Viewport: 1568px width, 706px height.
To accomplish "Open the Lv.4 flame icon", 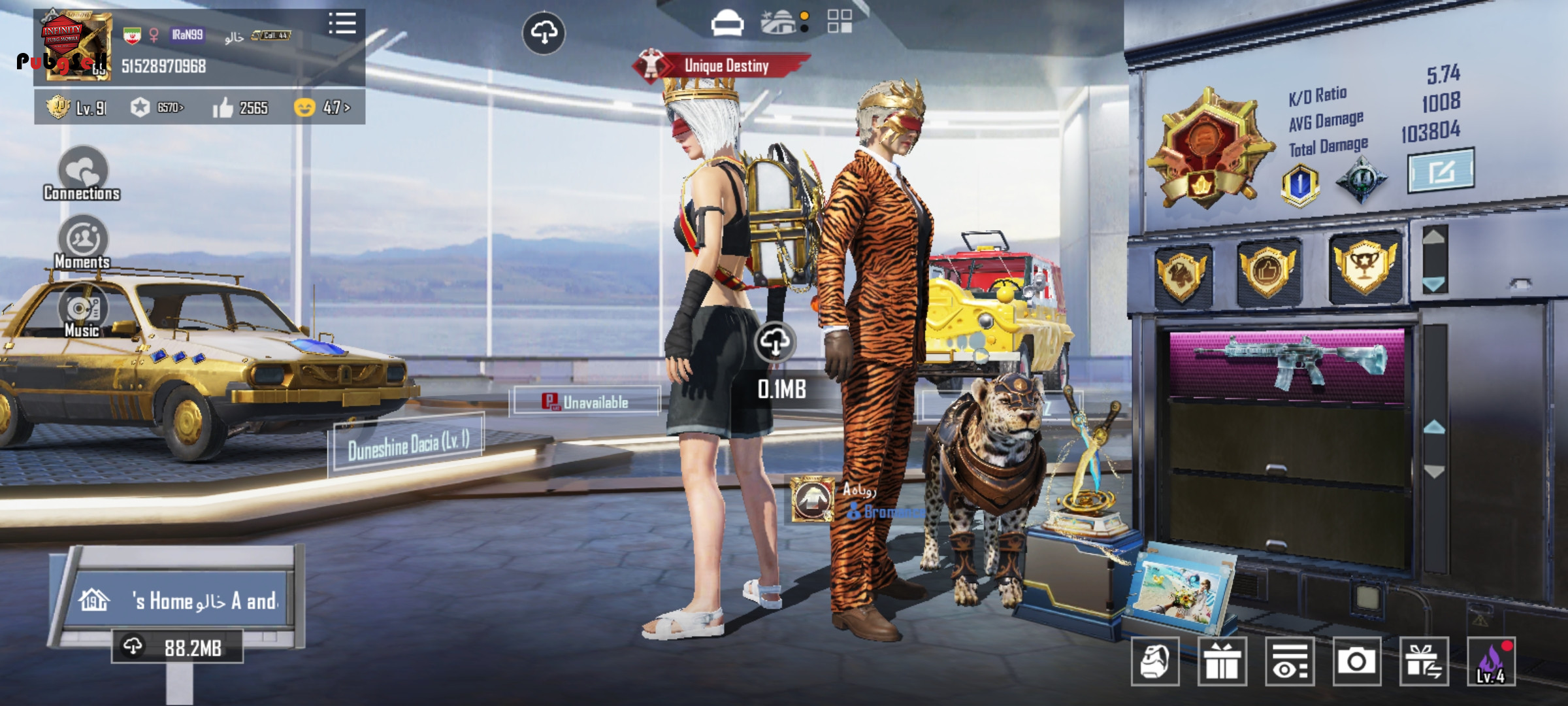I will [x=1491, y=662].
